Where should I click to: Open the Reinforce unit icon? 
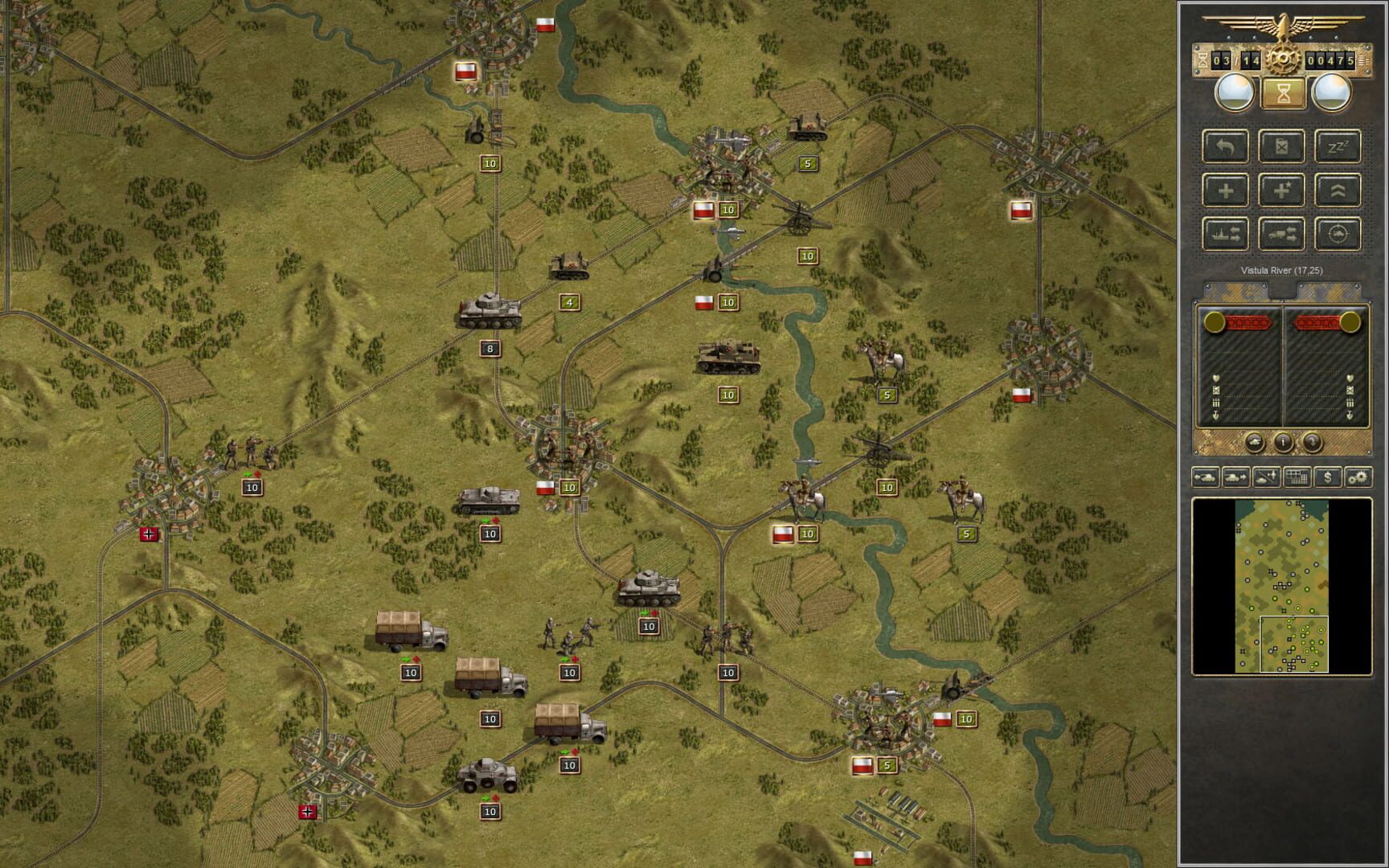(1226, 190)
